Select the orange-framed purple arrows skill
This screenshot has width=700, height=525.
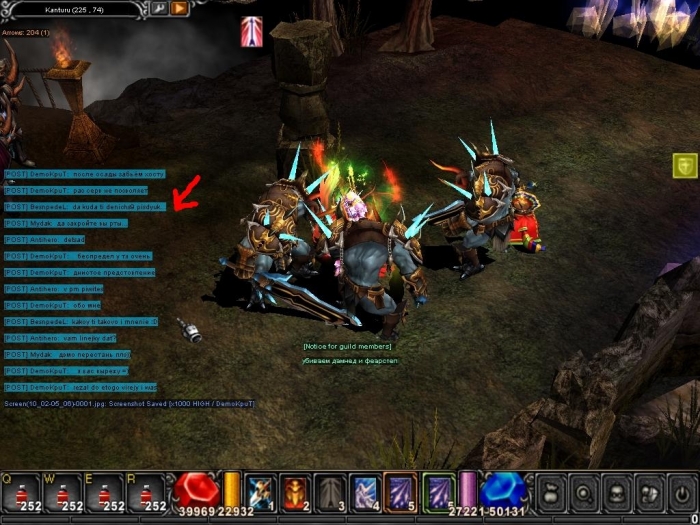click(400, 491)
